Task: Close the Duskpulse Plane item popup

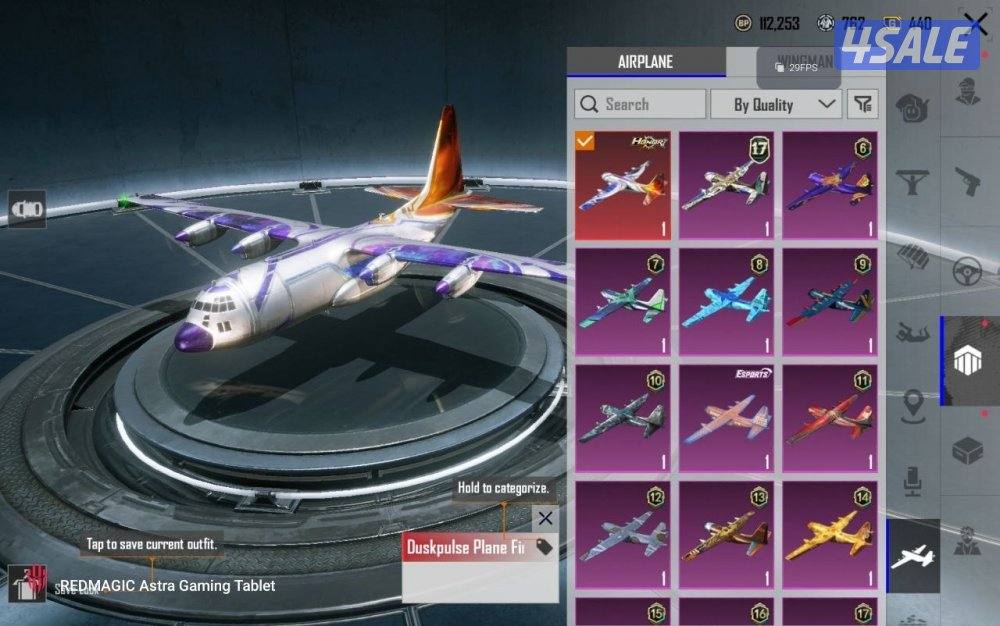Action: tap(545, 518)
